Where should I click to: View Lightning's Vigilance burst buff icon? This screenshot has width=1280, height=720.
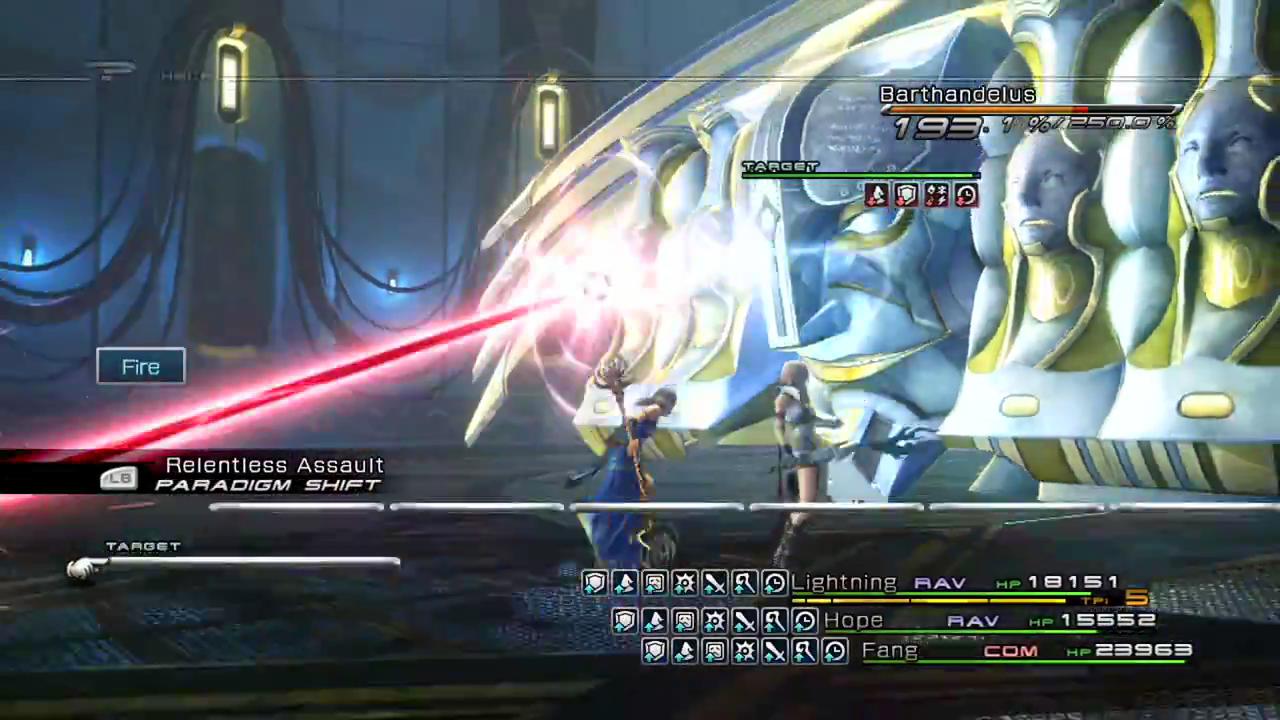[685, 583]
